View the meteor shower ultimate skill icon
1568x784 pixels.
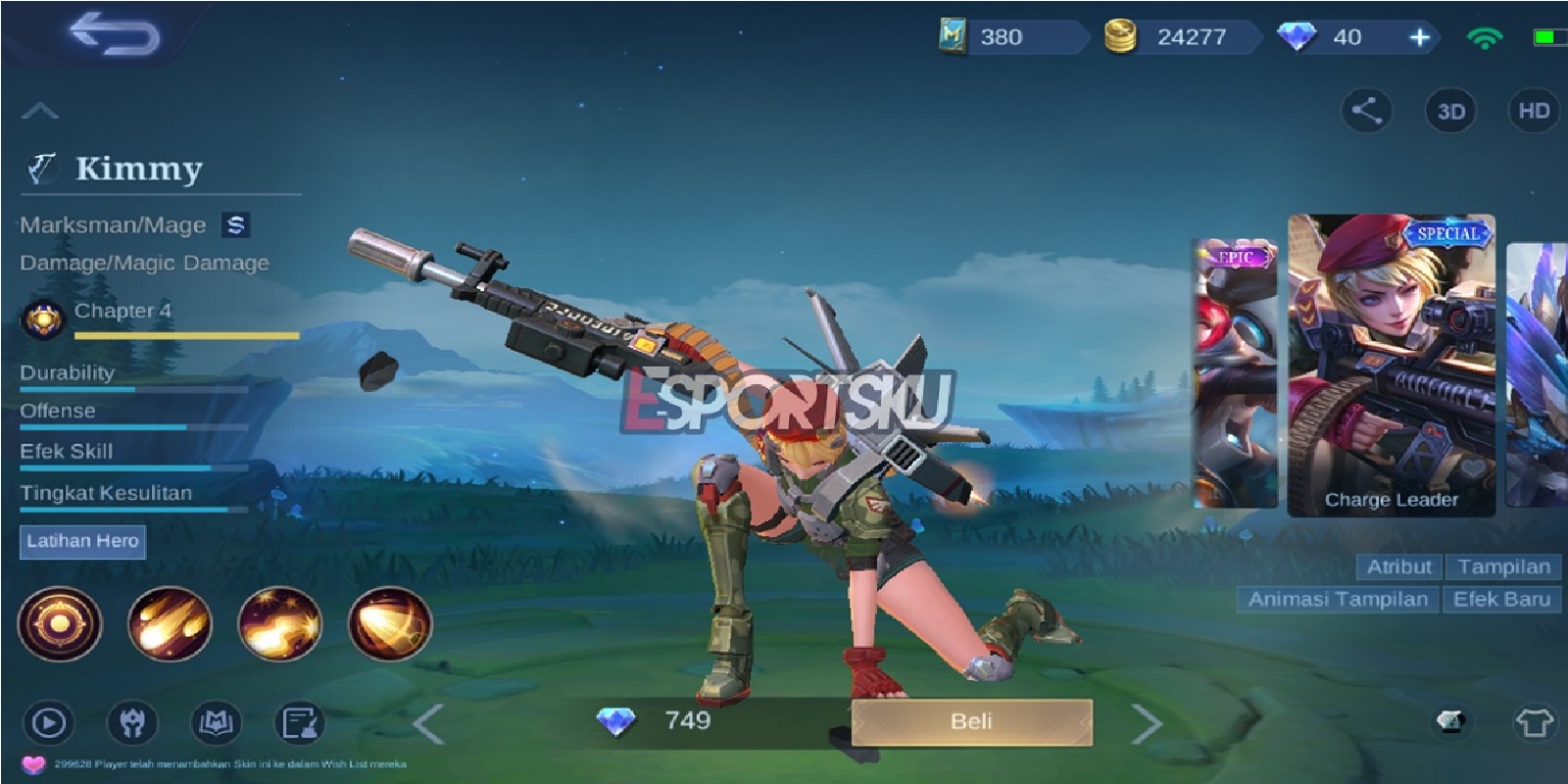point(169,622)
